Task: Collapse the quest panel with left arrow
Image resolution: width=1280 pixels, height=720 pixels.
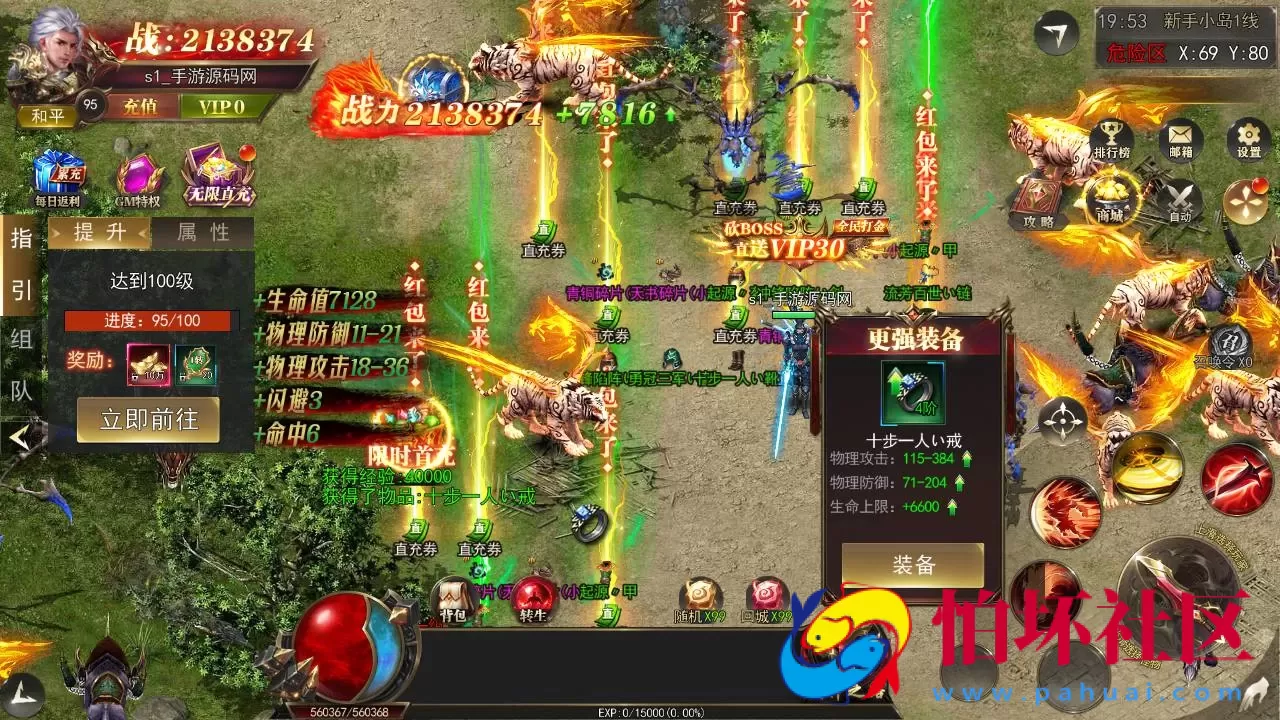Action: click(x=22, y=435)
